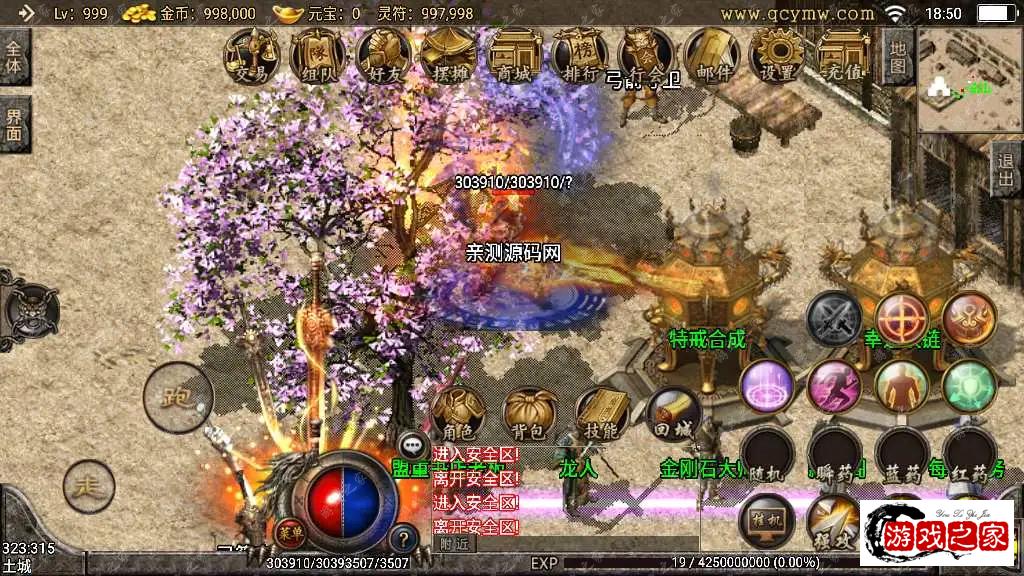Image resolution: width=1024 pixels, height=576 pixels.
Task: Open the 交易 trade menu
Action: [250, 55]
